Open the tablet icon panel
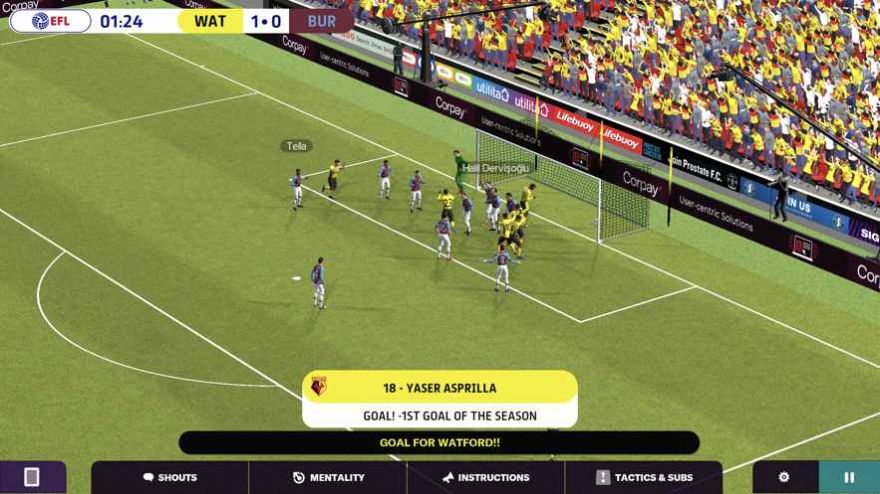Image resolution: width=880 pixels, height=494 pixels. (32, 477)
